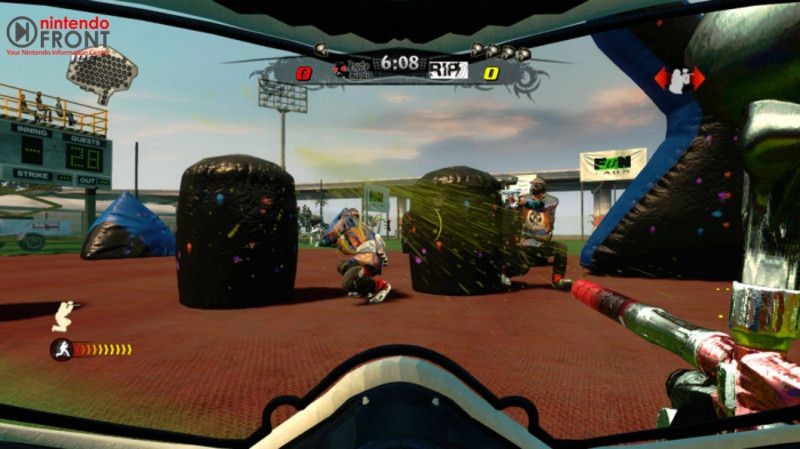Click the lean indicator with red arrows
Viewport: 800px width, 449px height.
point(679,79)
